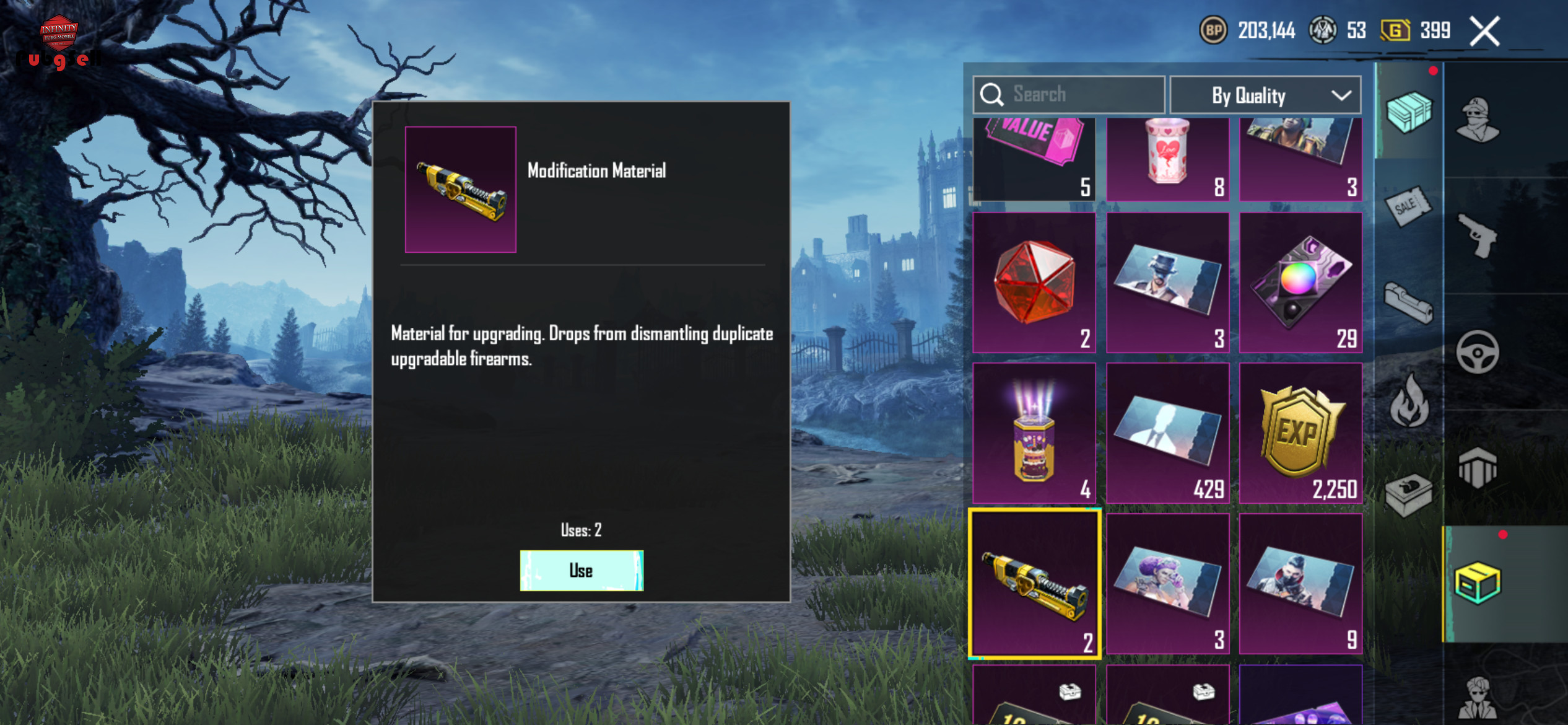Image resolution: width=1568 pixels, height=725 pixels.
Task: Open the By Quality sort dropdown
Action: [1265, 95]
